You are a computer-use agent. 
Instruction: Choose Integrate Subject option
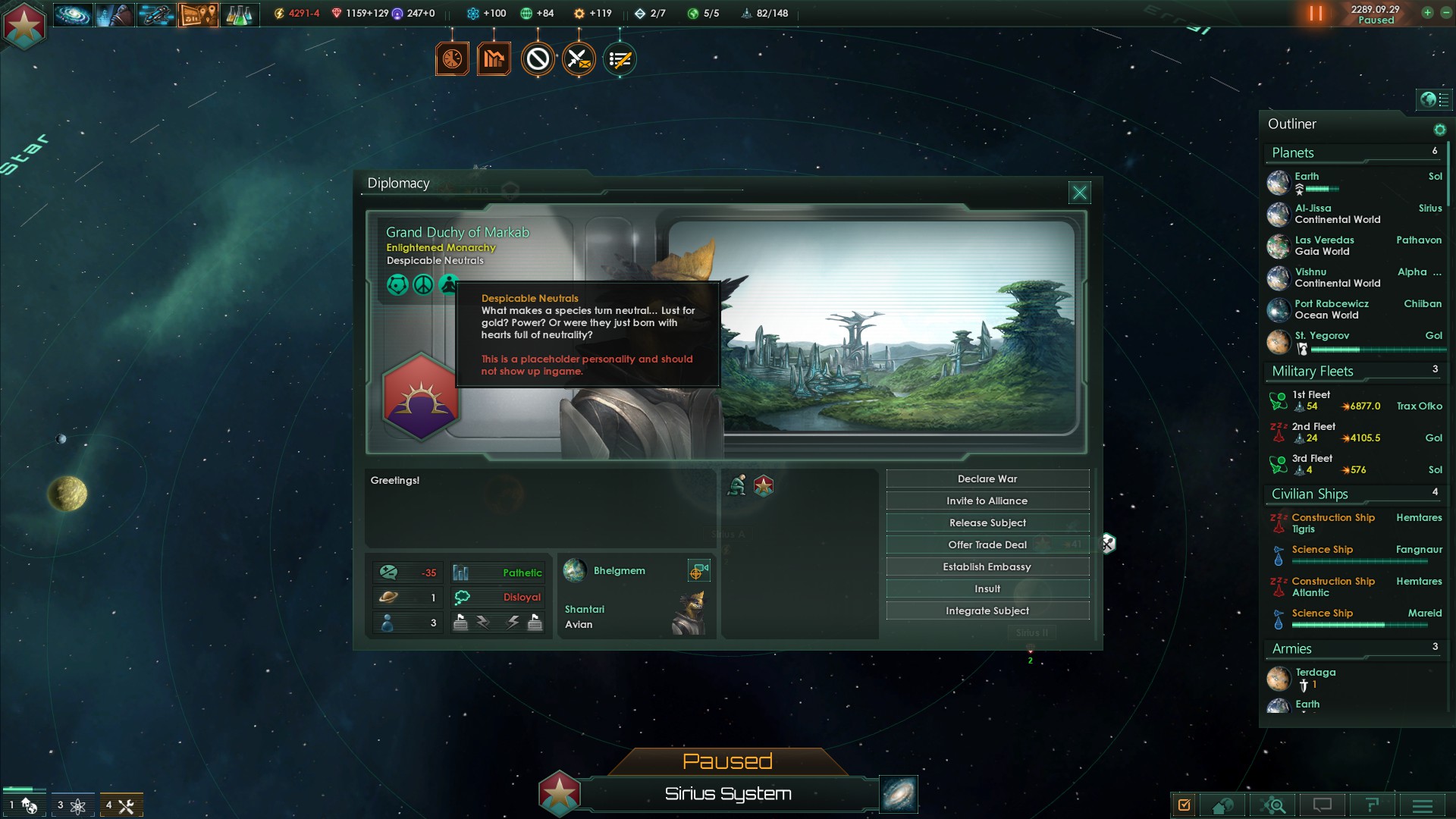[987, 611]
